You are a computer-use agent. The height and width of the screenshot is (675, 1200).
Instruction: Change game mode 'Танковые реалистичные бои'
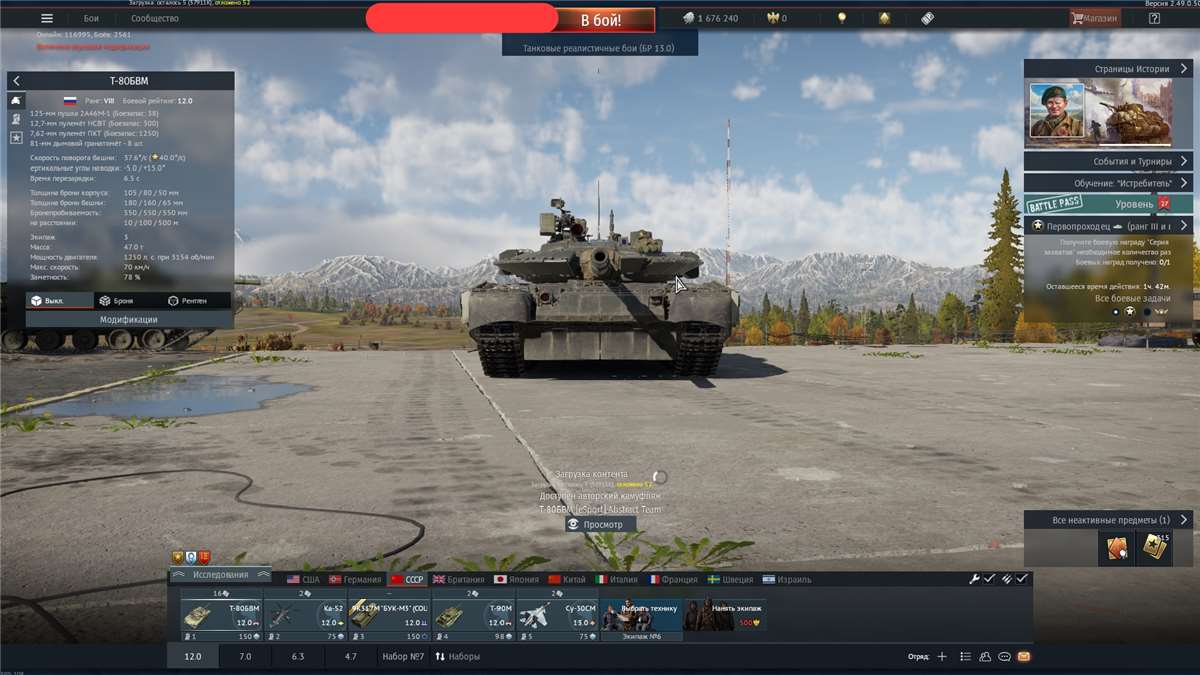(x=599, y=47)
